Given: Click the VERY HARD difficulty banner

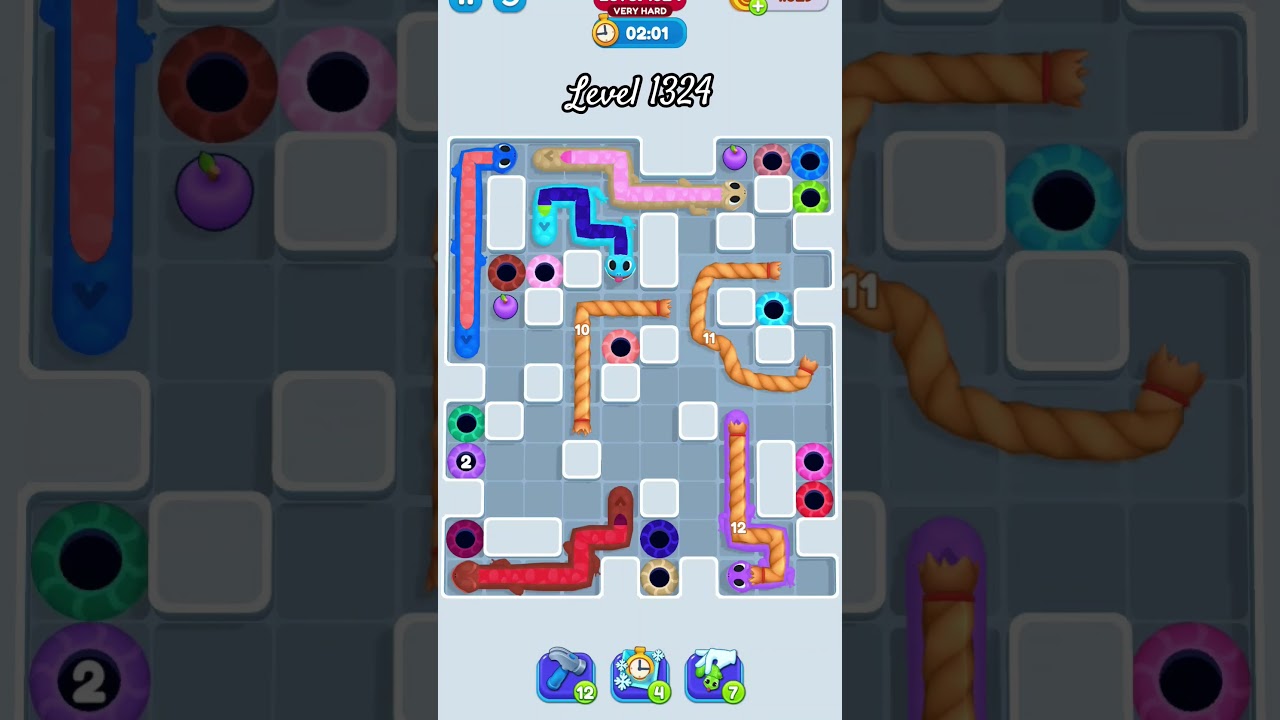Looking at the screenshot, I should (x=639, y=10).
